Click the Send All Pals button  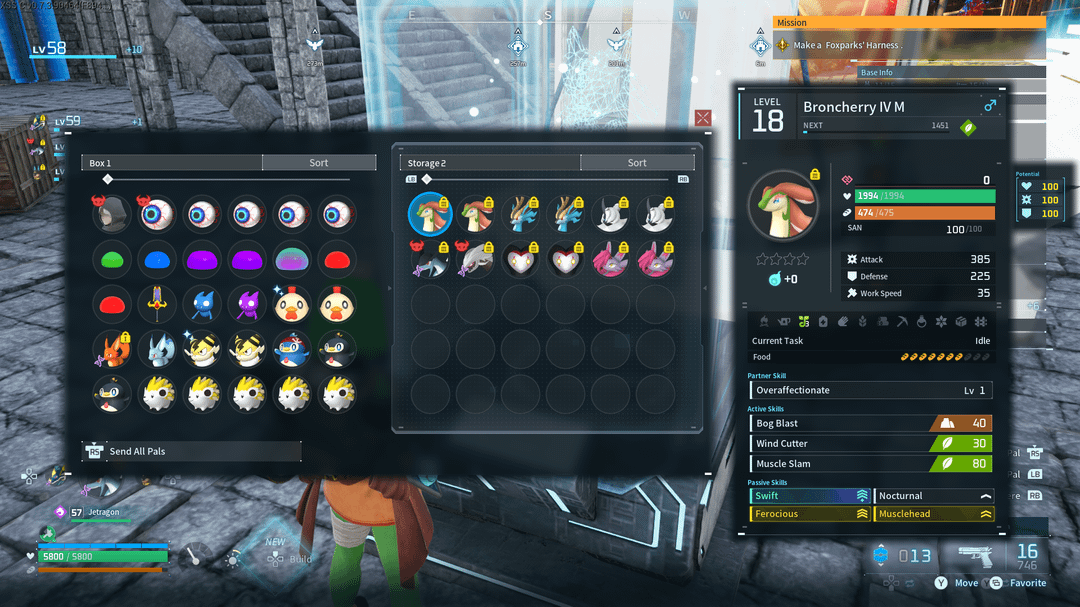191,451
